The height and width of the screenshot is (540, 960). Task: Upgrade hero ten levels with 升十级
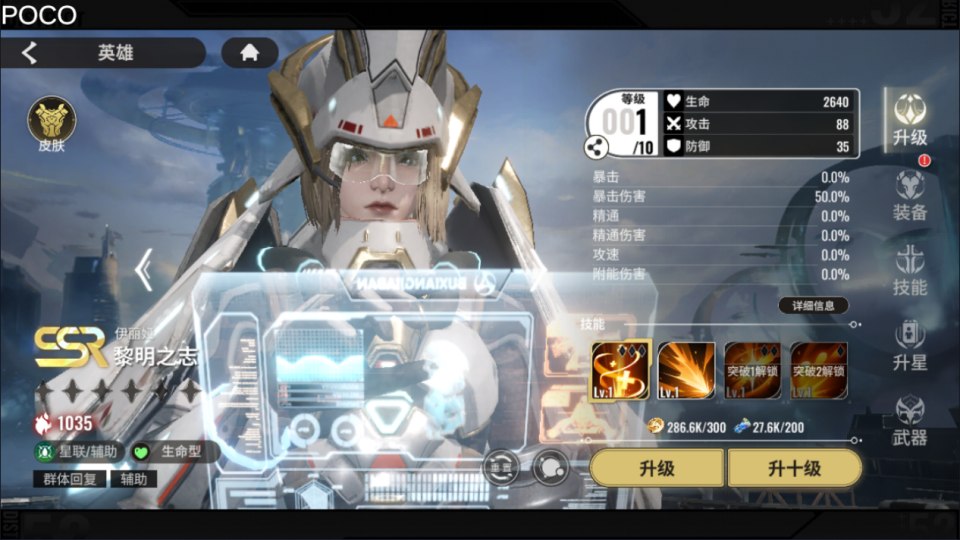click(794, 467)
